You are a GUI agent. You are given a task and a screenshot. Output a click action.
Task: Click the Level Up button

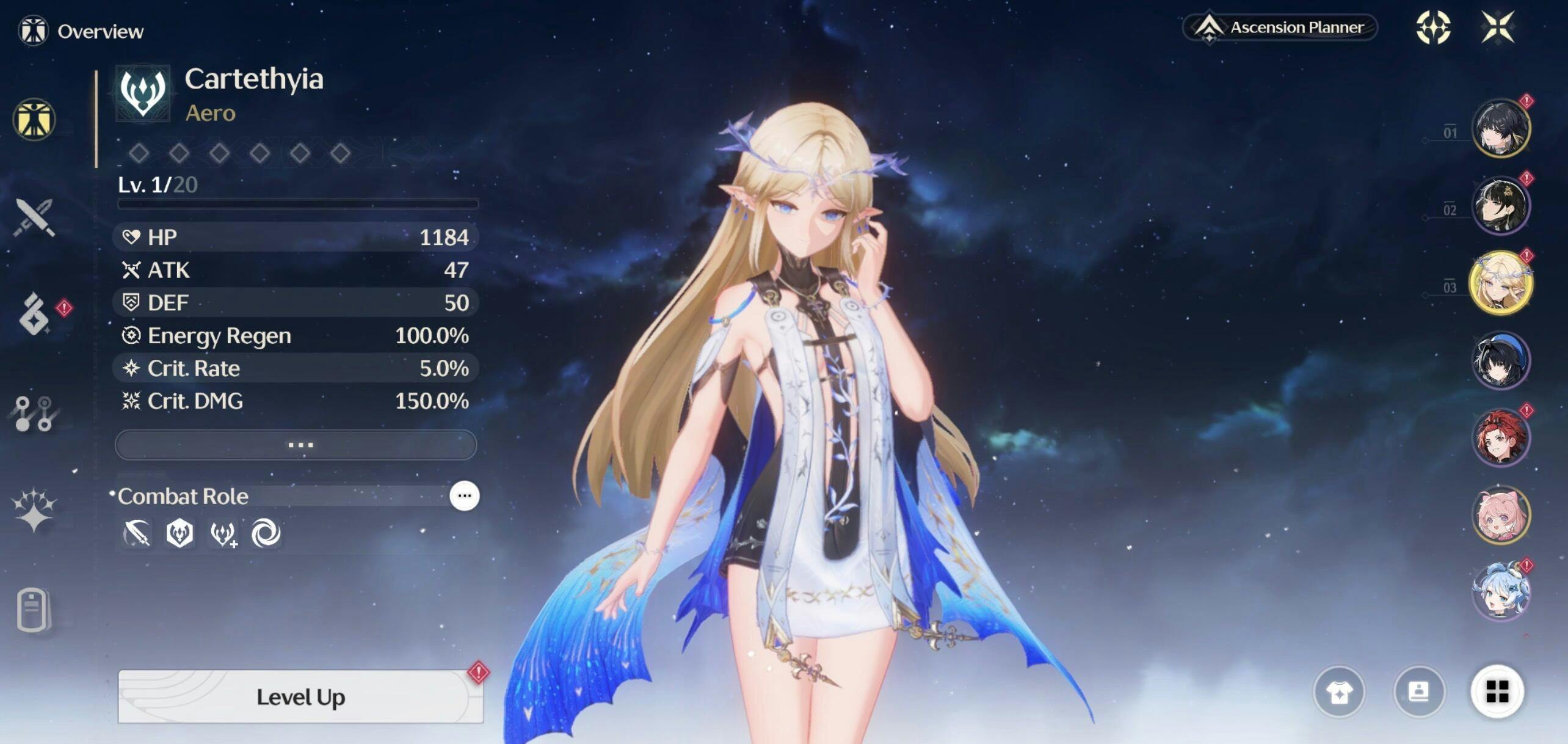pyautogui.click(x=300, y=696)
